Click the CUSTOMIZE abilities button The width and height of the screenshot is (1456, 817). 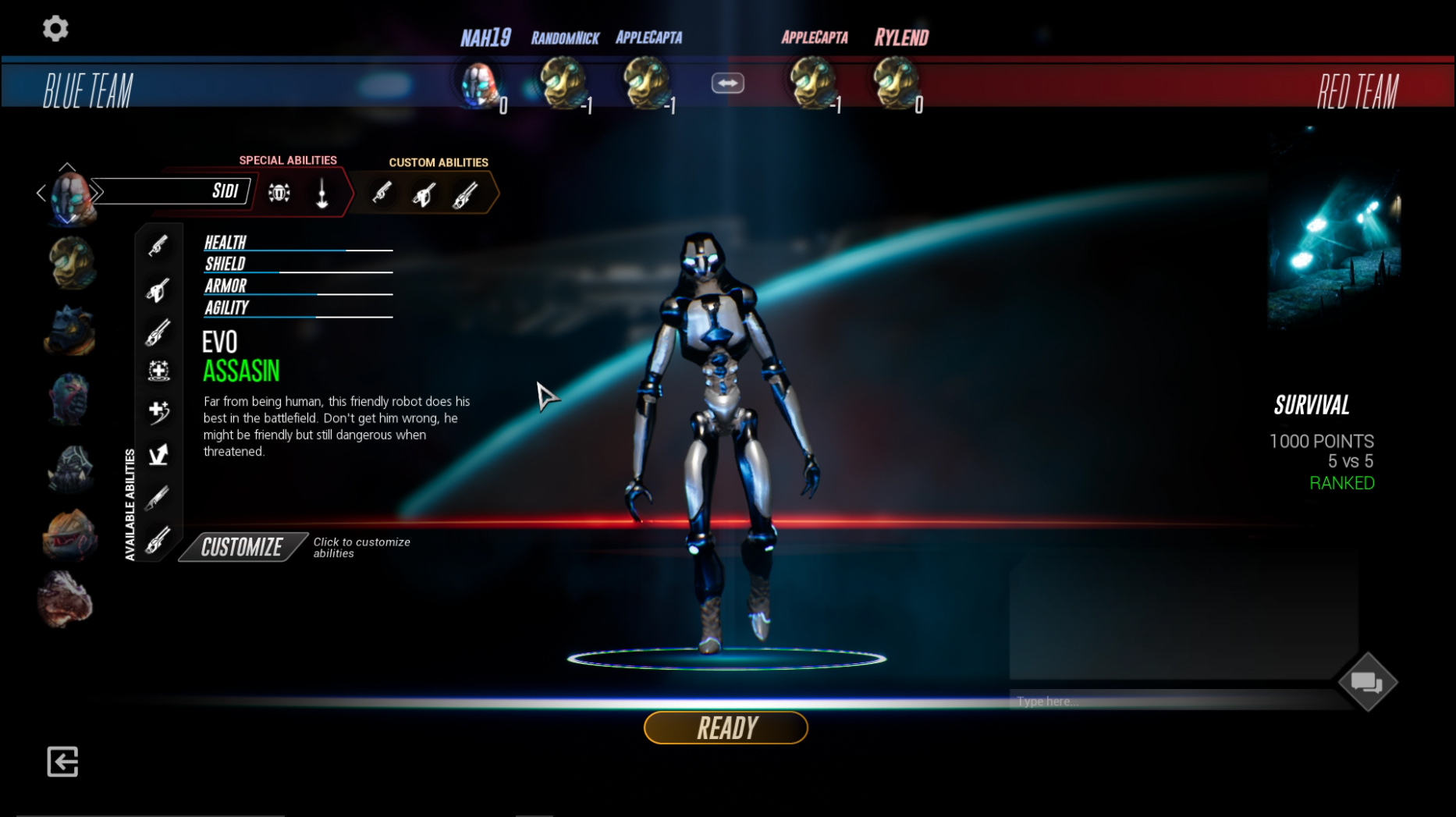241,546
